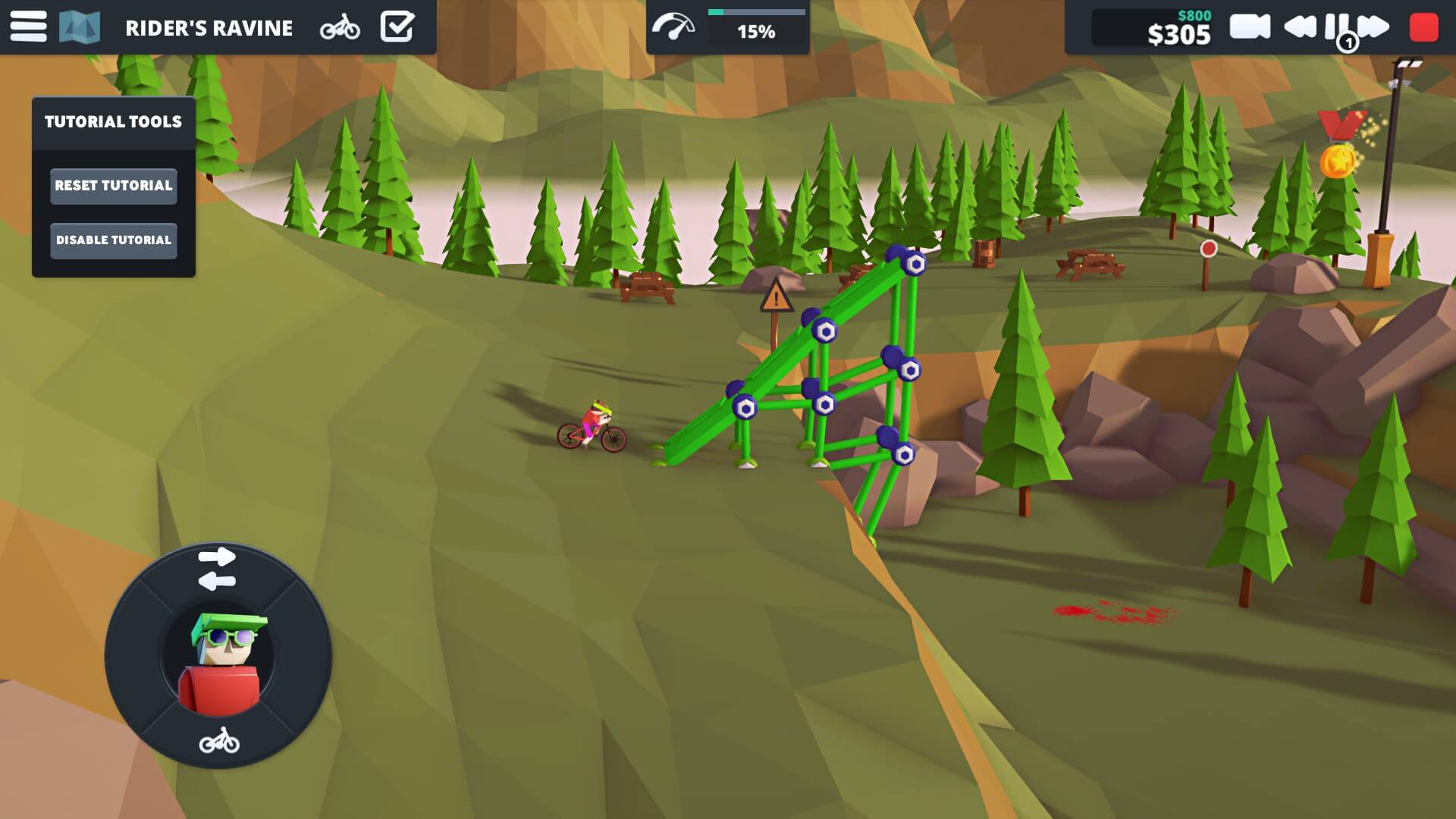1456x819 pixels.
Task: Toggle the camera view icon
Action: [1250, 27]
